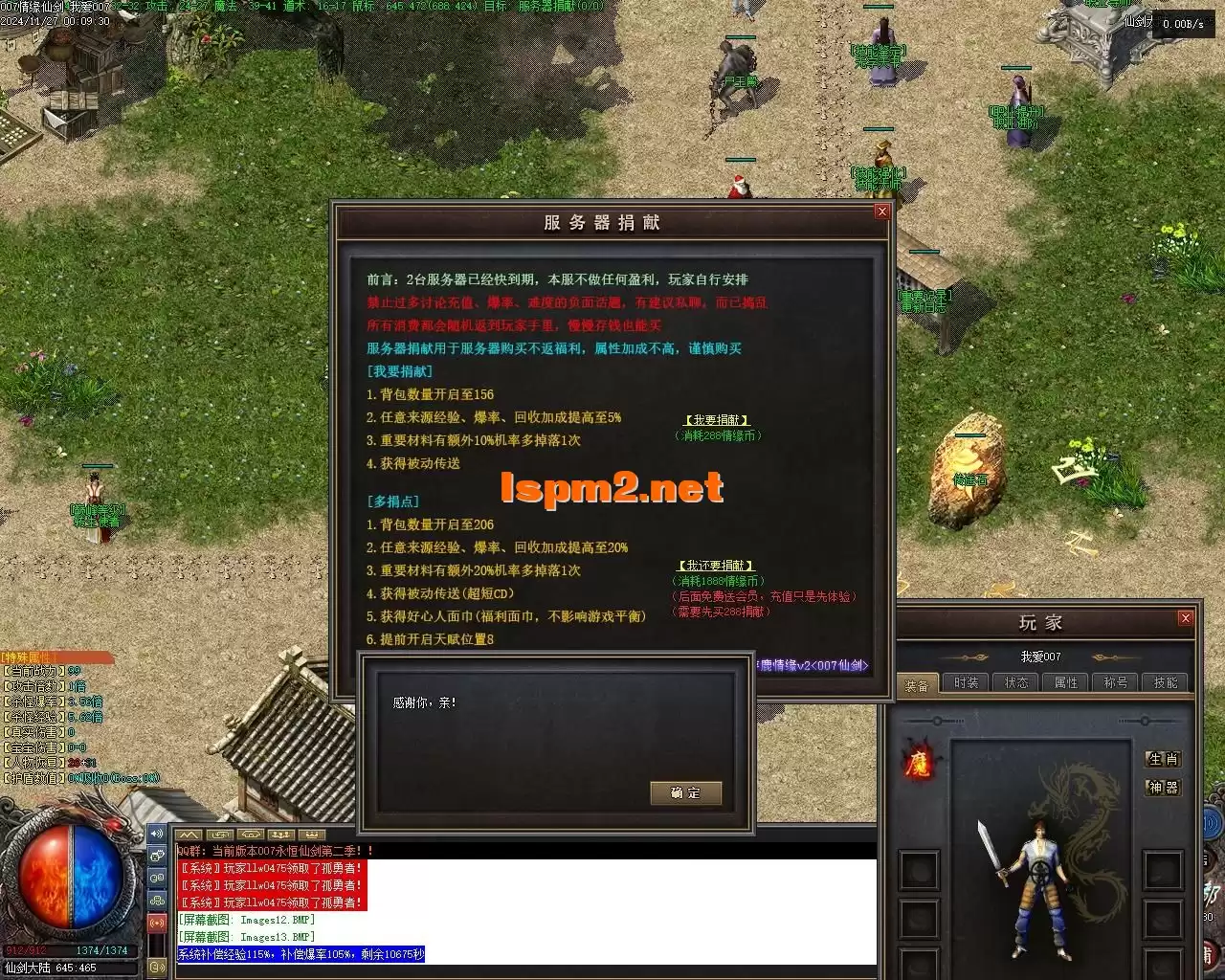Screen dimensions: 1225x980
Task: Click the QQ chat icon in the left sidebar
Action: (x=157, y=878)
